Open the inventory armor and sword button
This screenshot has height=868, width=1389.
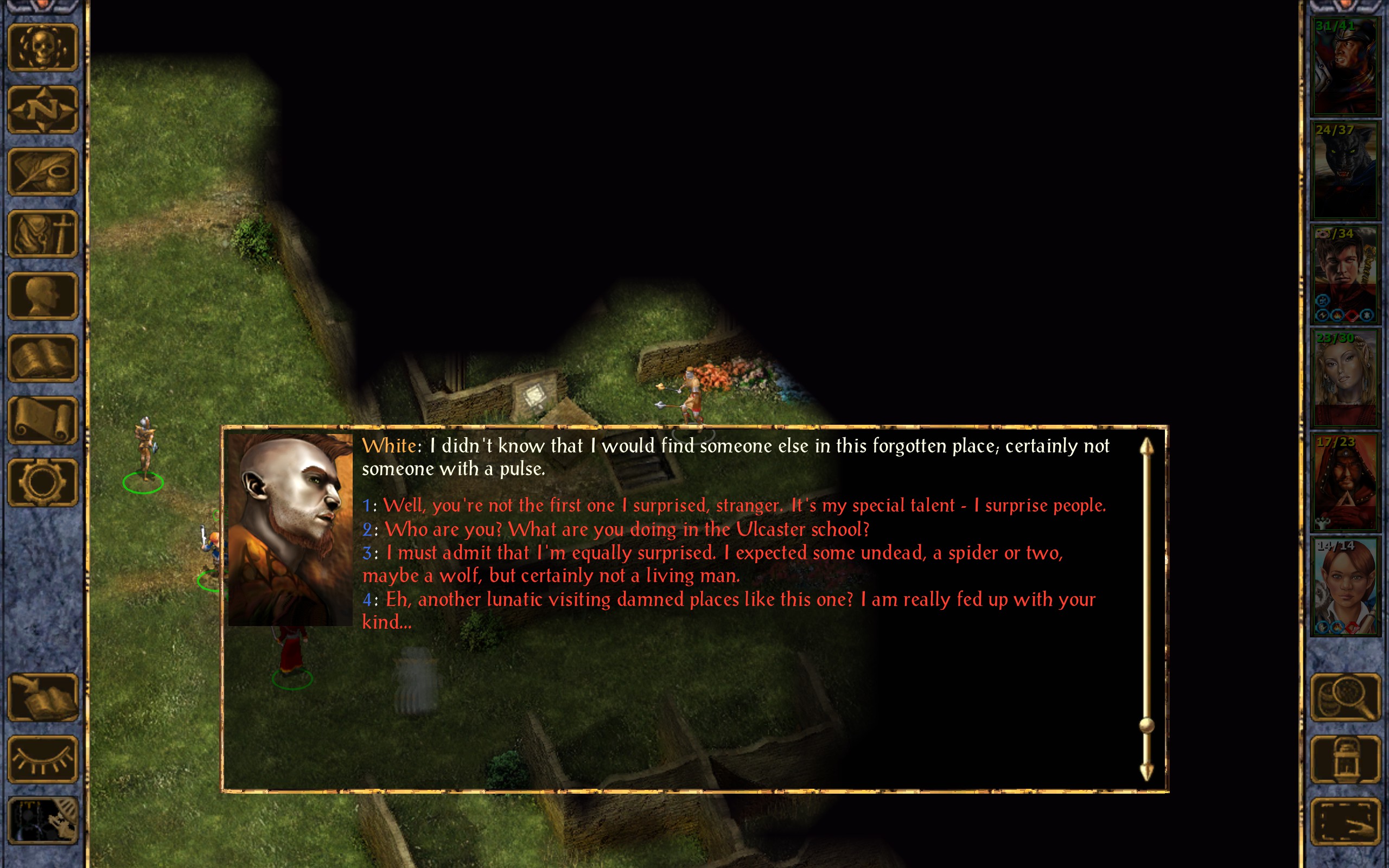coord(42,234)
